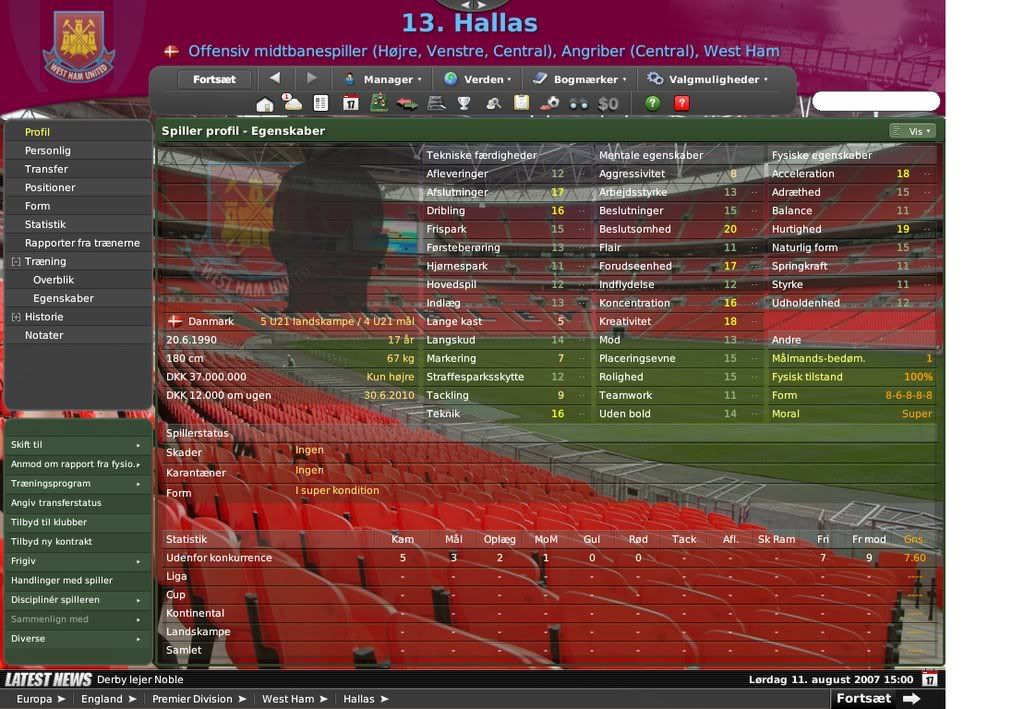Open Statistik in the side menu
This screenshot has height=709, width=1024.
tap(45, 225)
